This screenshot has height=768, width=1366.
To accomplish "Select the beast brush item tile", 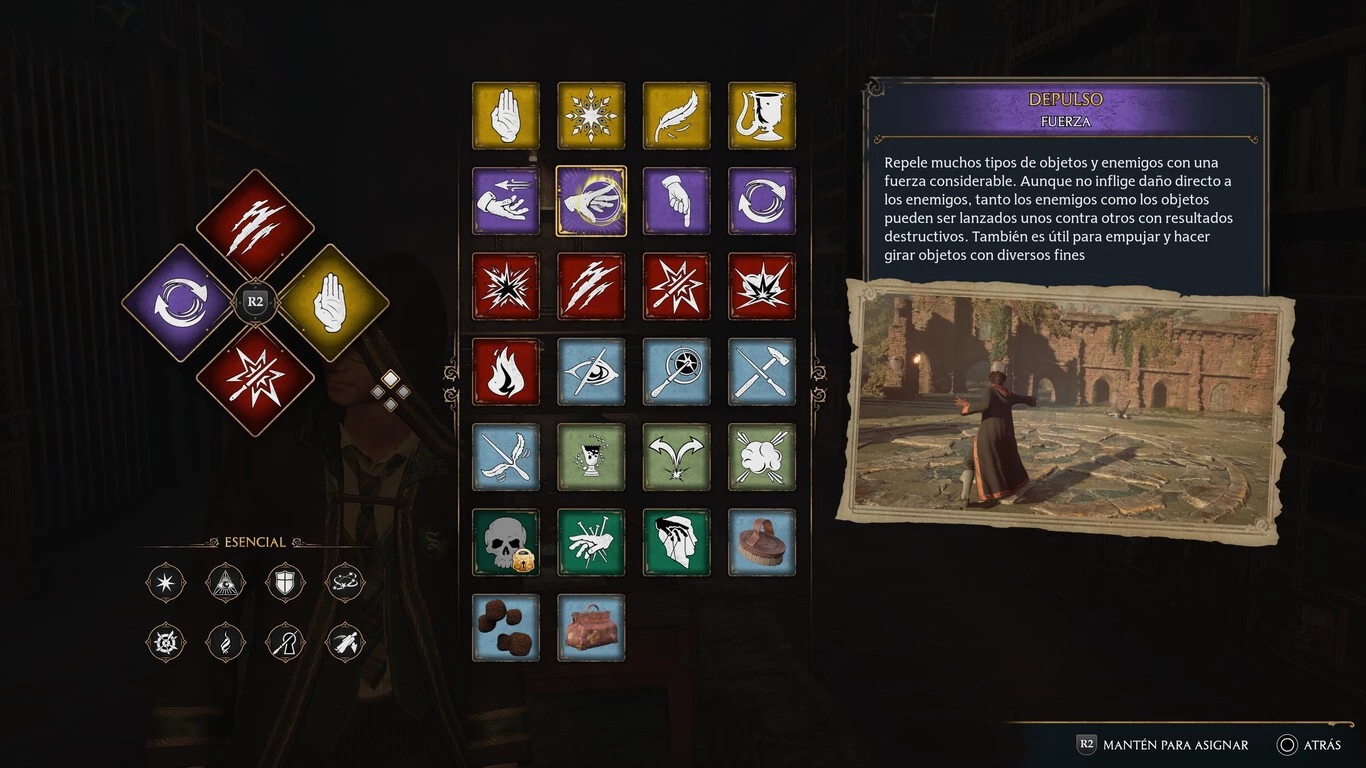I will 762,543.
